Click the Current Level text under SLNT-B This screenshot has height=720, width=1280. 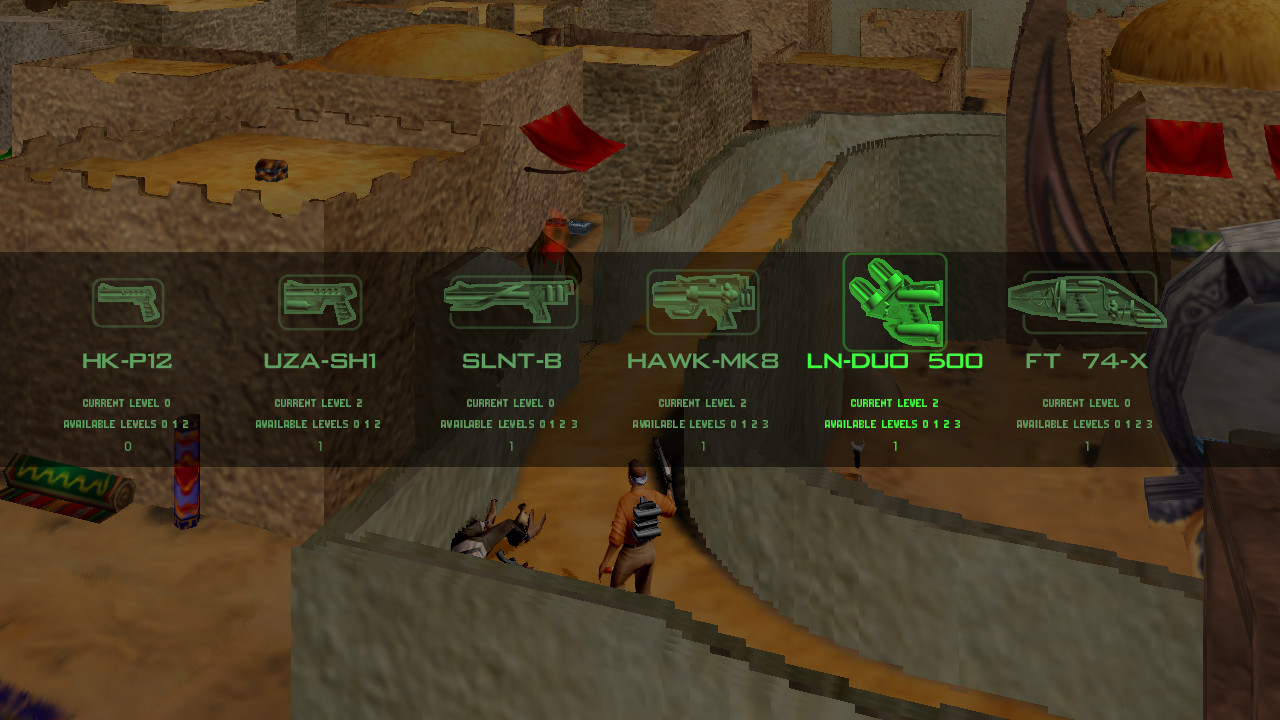512,403
